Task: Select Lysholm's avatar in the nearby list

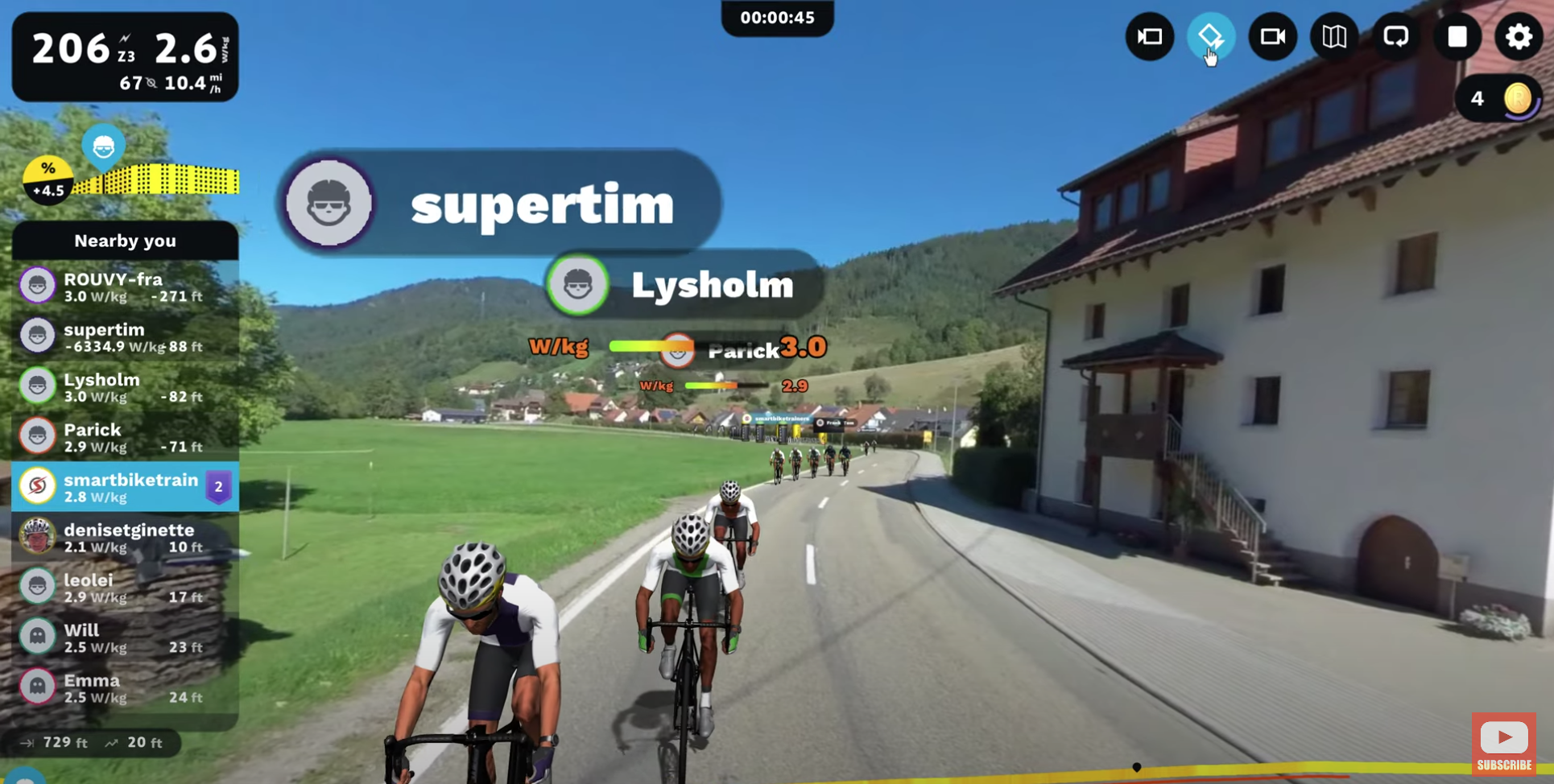Action: click(x=38, y=386)
